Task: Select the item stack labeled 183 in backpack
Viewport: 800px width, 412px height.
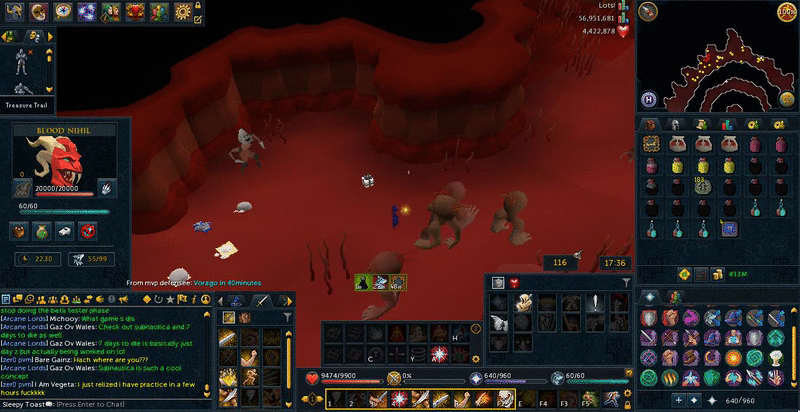Action: point(703,186)
